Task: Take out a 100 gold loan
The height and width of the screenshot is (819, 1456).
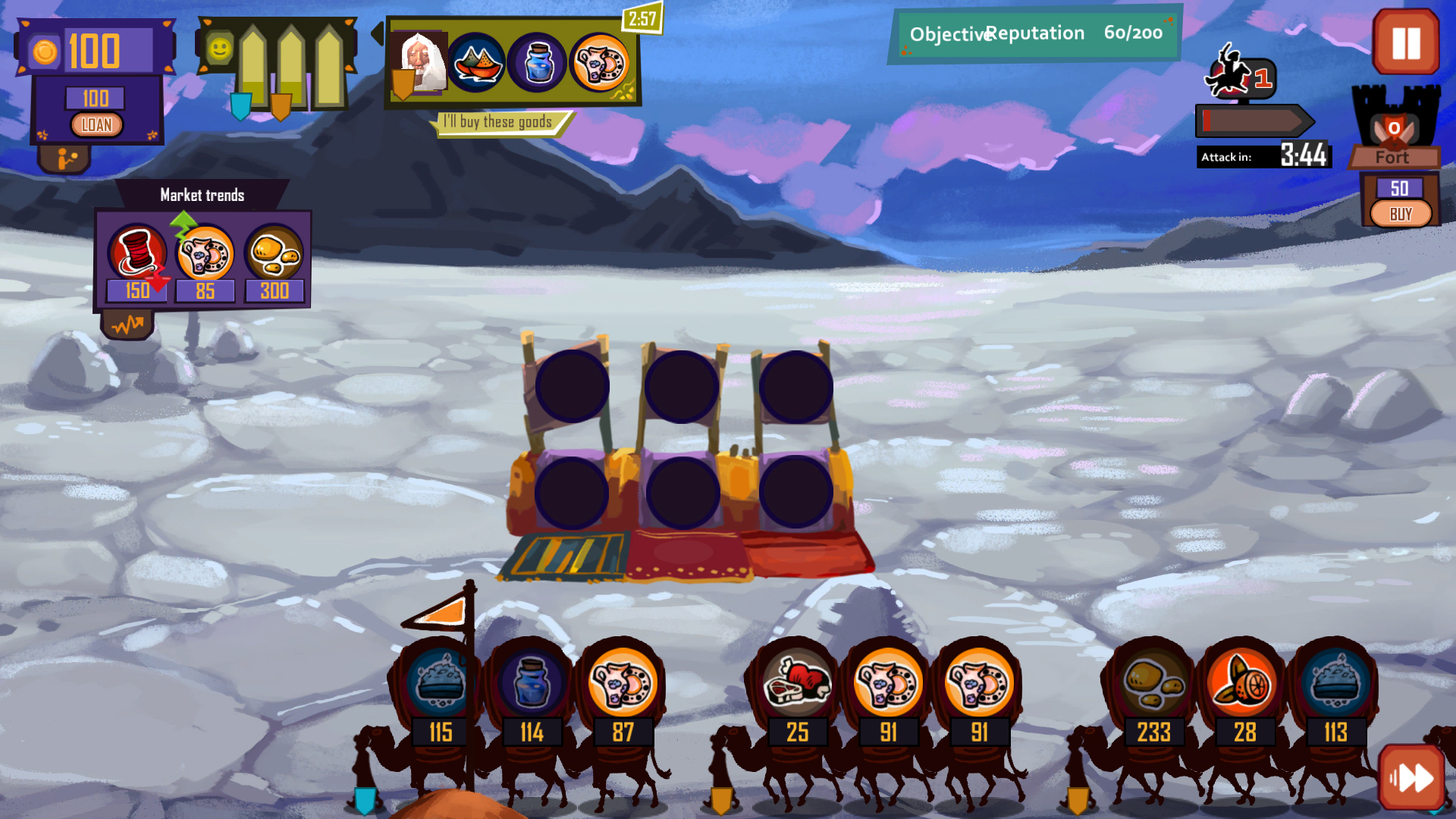Action: coord(96,125)
